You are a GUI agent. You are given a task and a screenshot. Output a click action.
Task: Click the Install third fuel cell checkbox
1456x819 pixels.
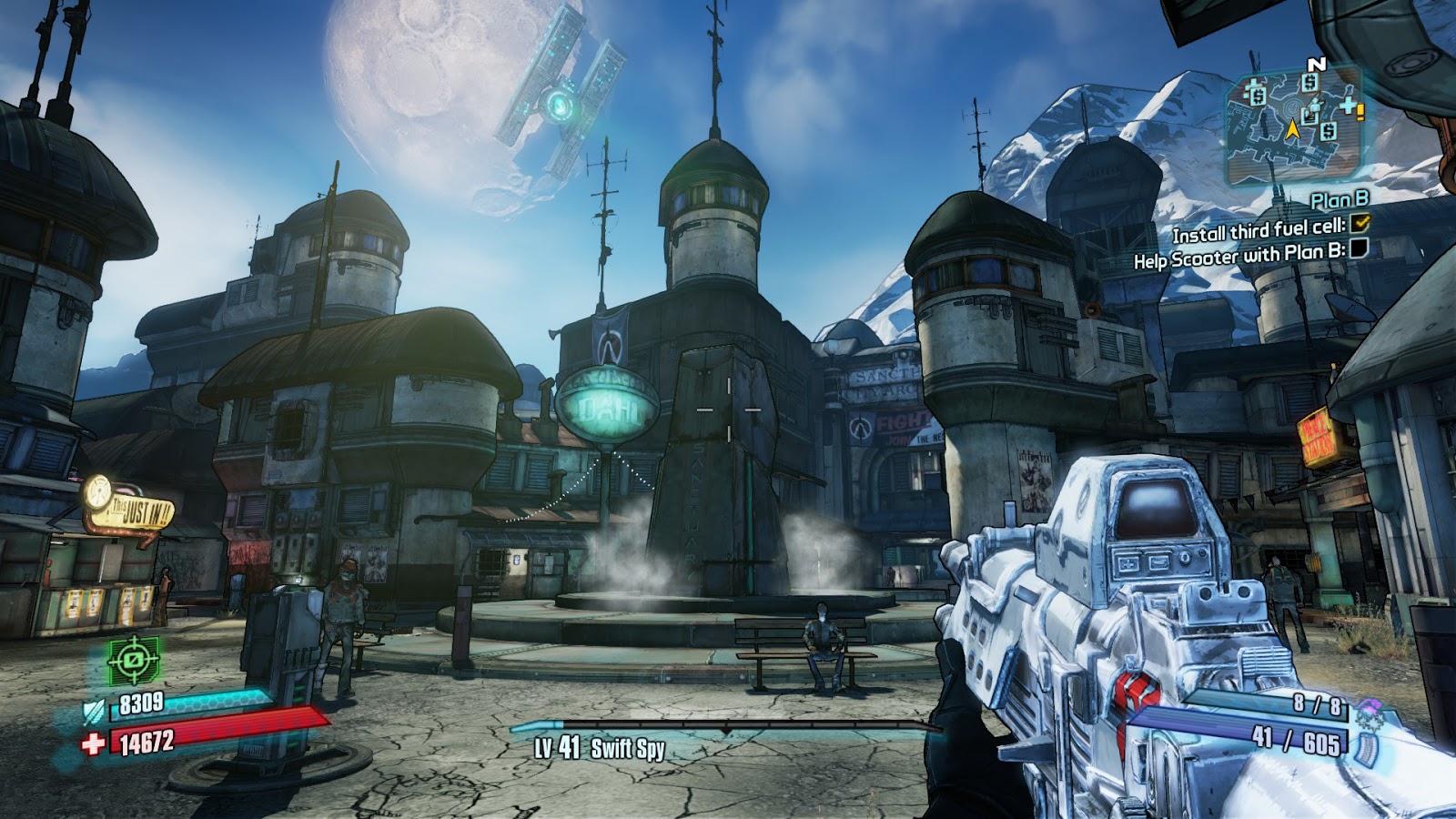pos(1360,222)
